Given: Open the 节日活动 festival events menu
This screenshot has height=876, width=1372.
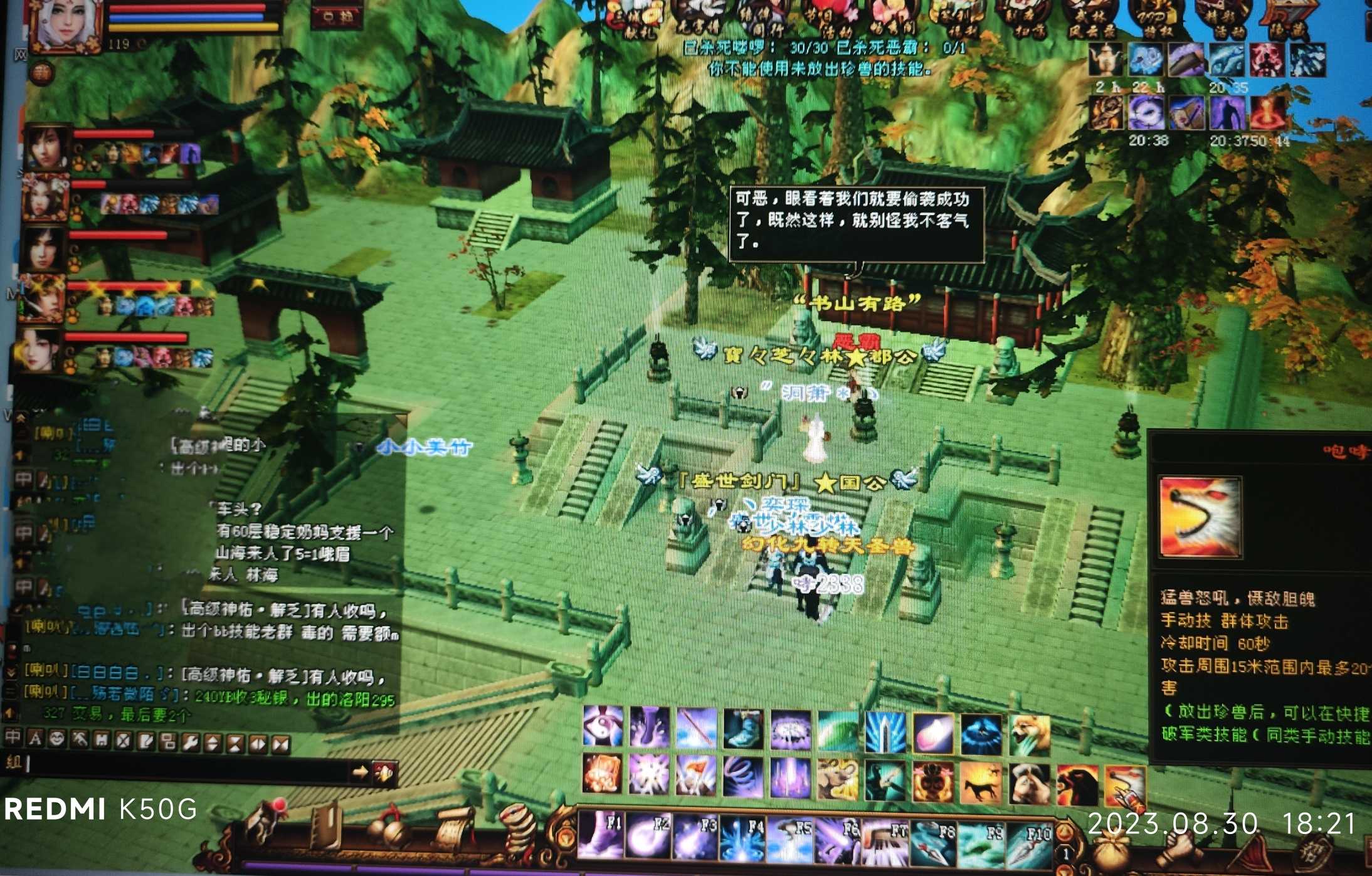Looking at the screenshot, I should tap(829, 19).
